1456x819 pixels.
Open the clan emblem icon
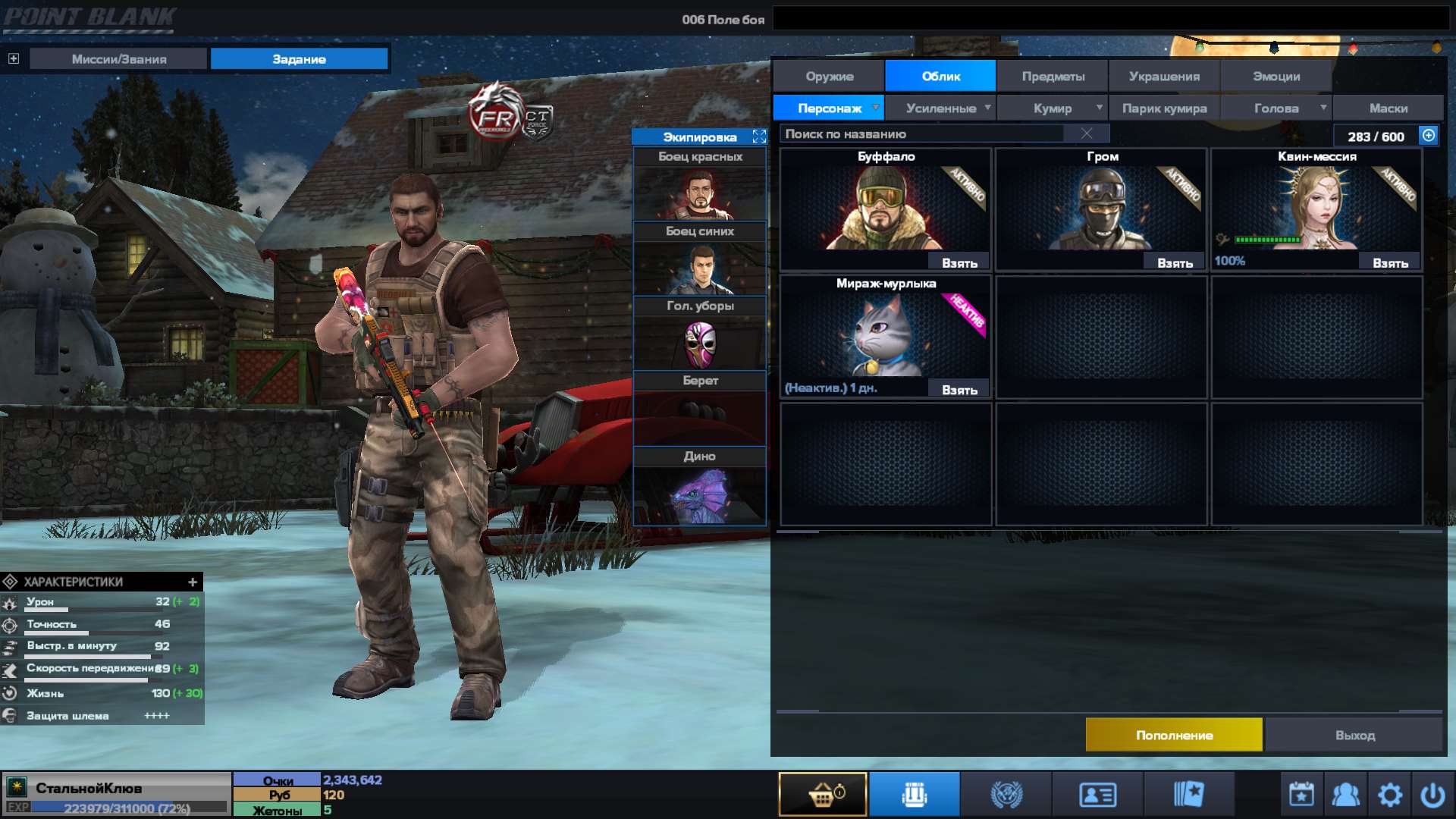(x=1006, y=793)
